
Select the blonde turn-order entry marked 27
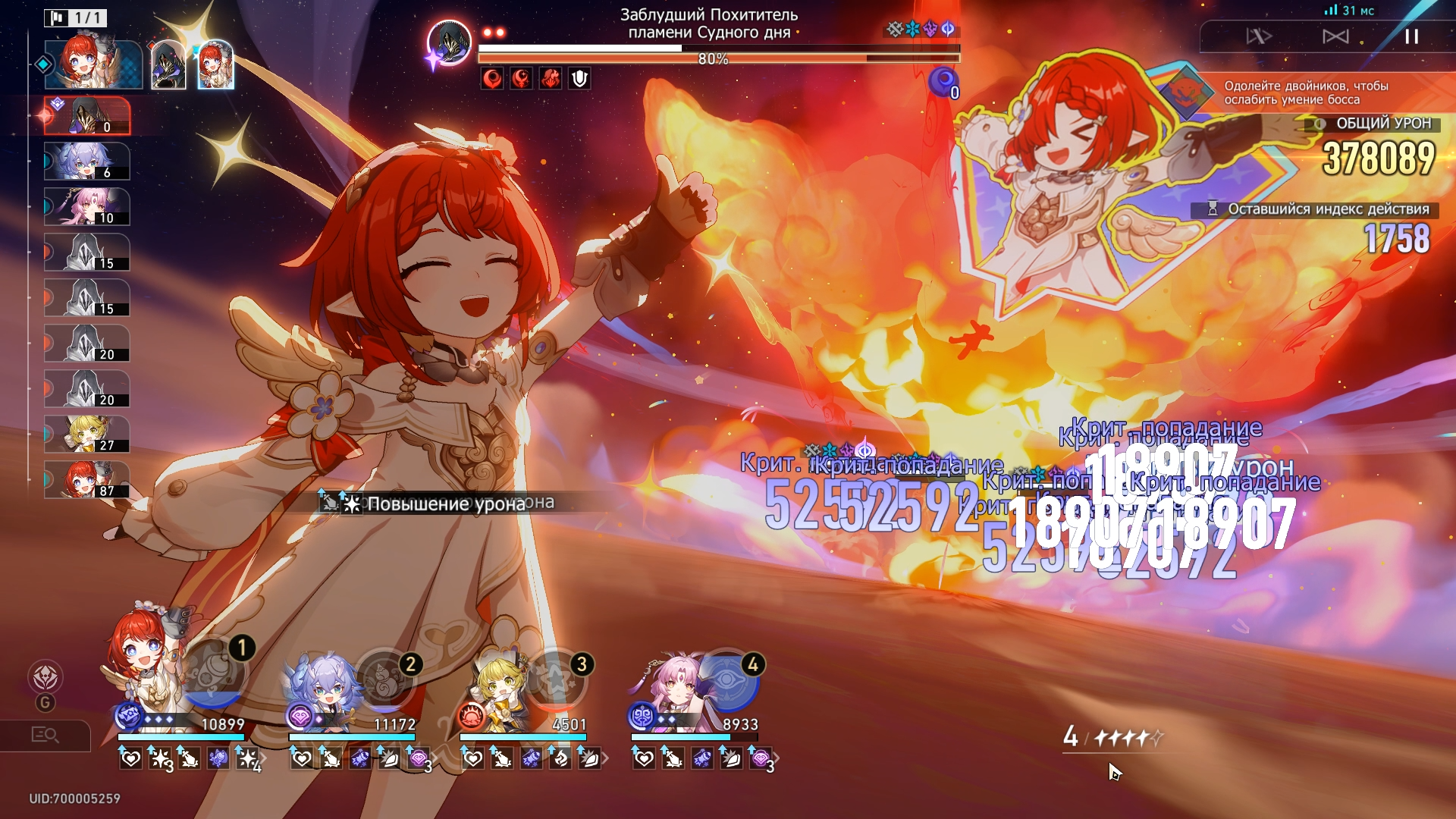coord(87,435)
